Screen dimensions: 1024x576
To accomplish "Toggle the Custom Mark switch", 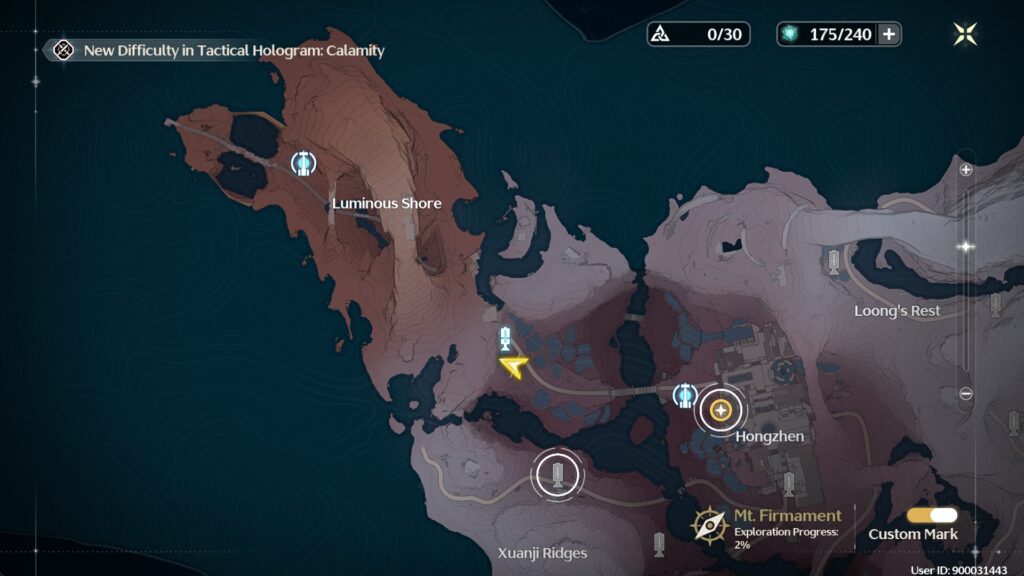I will 932,515.
